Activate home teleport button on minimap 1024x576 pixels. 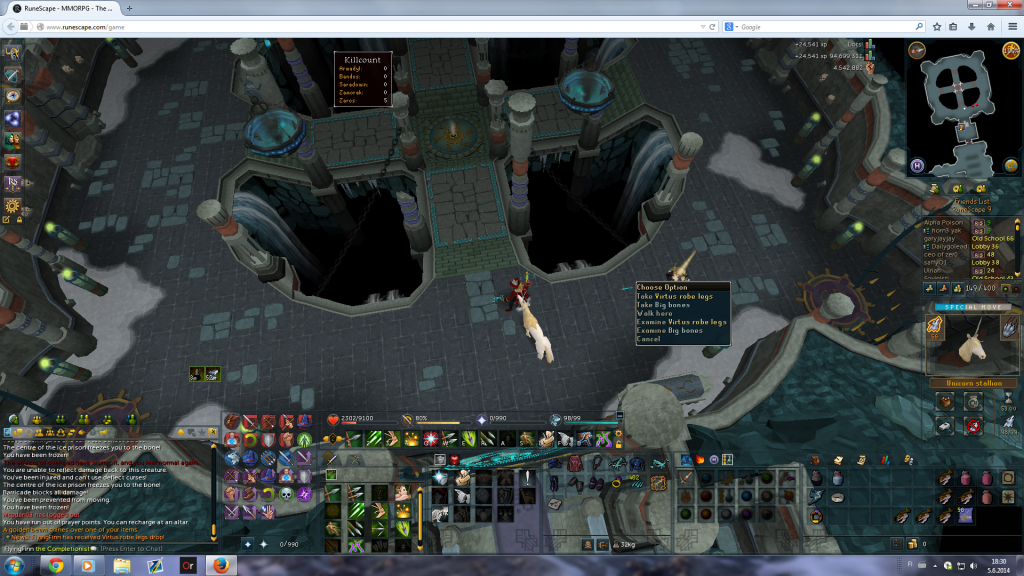click(916, 164)
